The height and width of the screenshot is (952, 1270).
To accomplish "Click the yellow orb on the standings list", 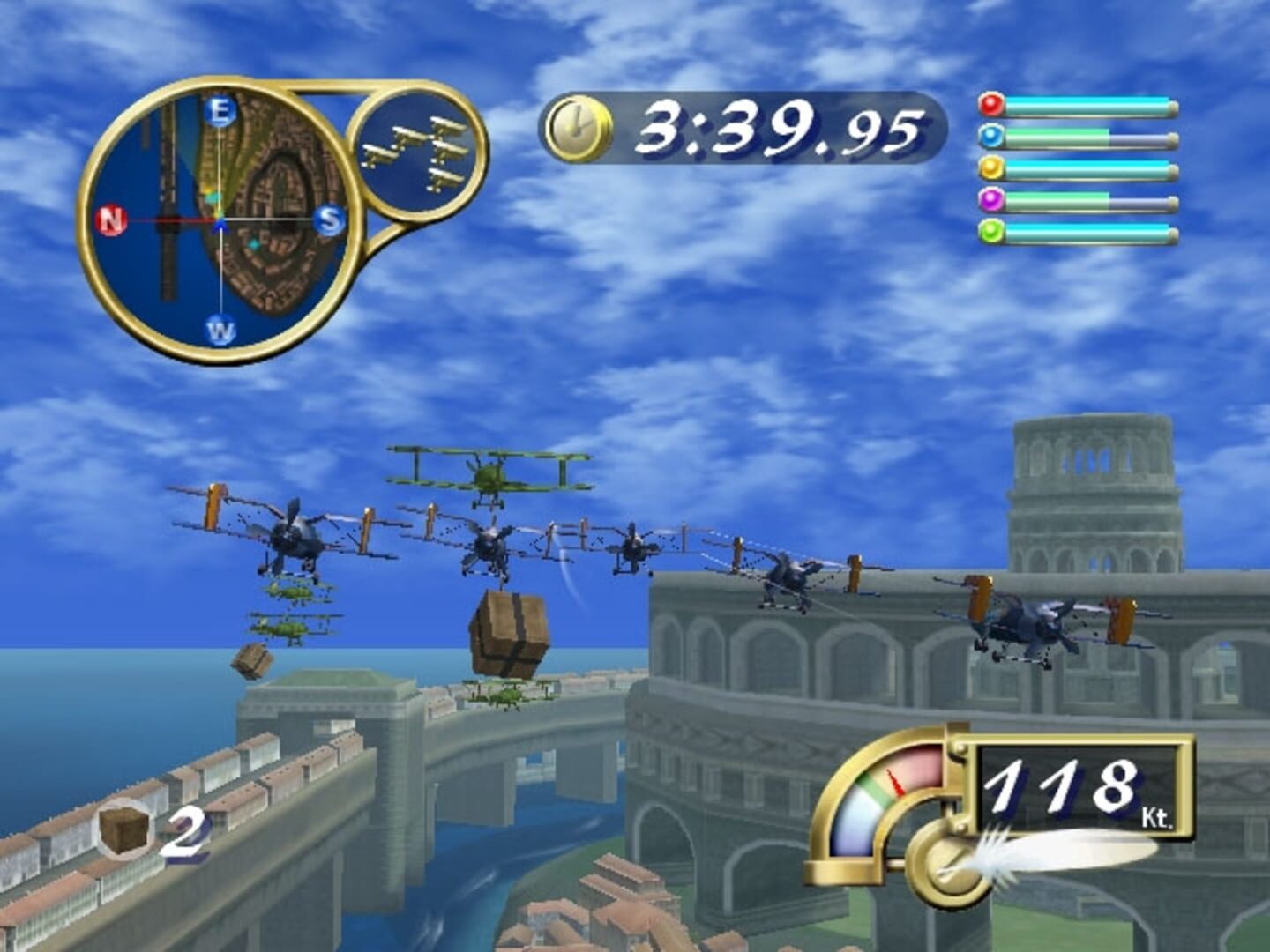I will (x=993, y=166).
